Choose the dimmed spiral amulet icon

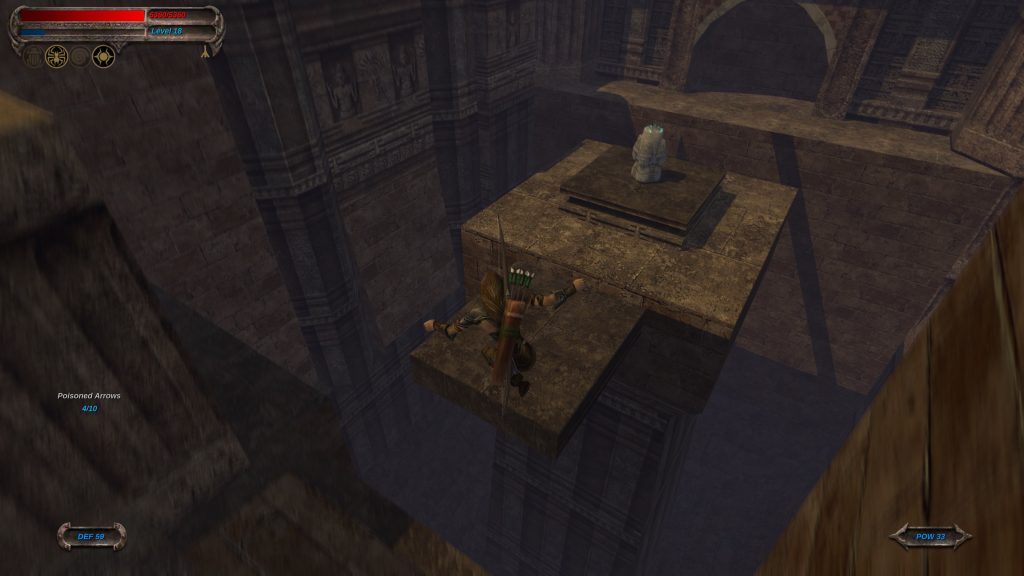[80, 56]
